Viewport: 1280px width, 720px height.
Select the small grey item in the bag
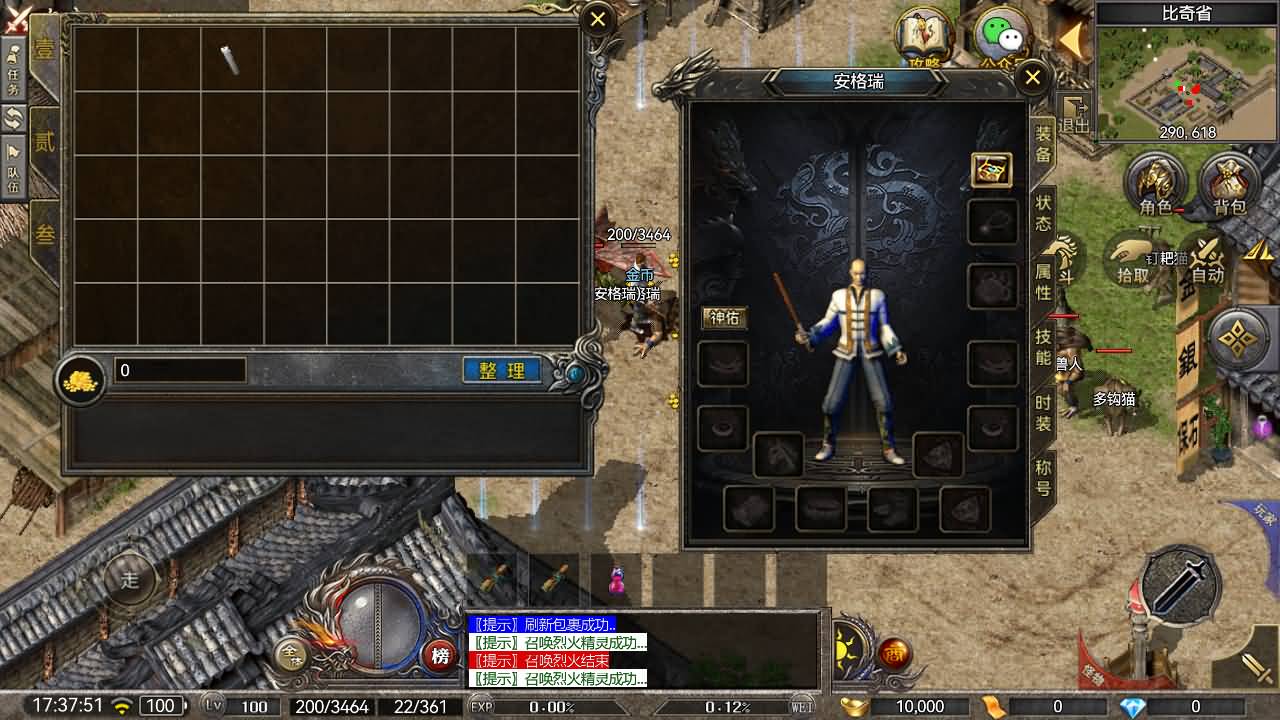pos(231,60)
